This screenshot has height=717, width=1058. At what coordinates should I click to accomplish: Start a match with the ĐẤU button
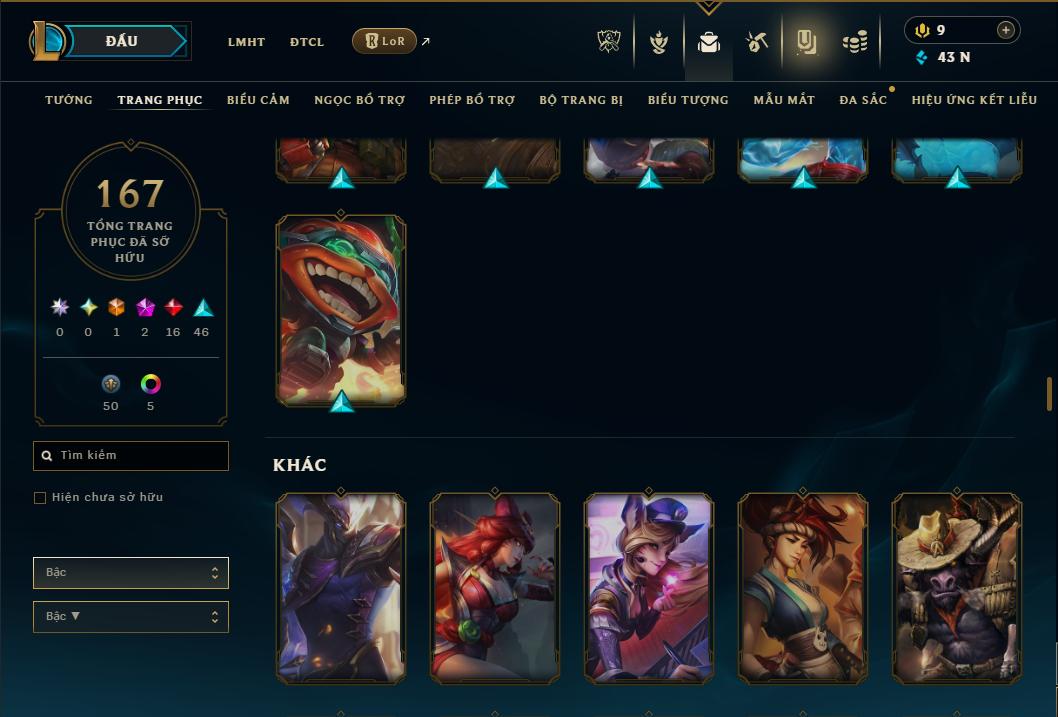click(x=122, y=41)
